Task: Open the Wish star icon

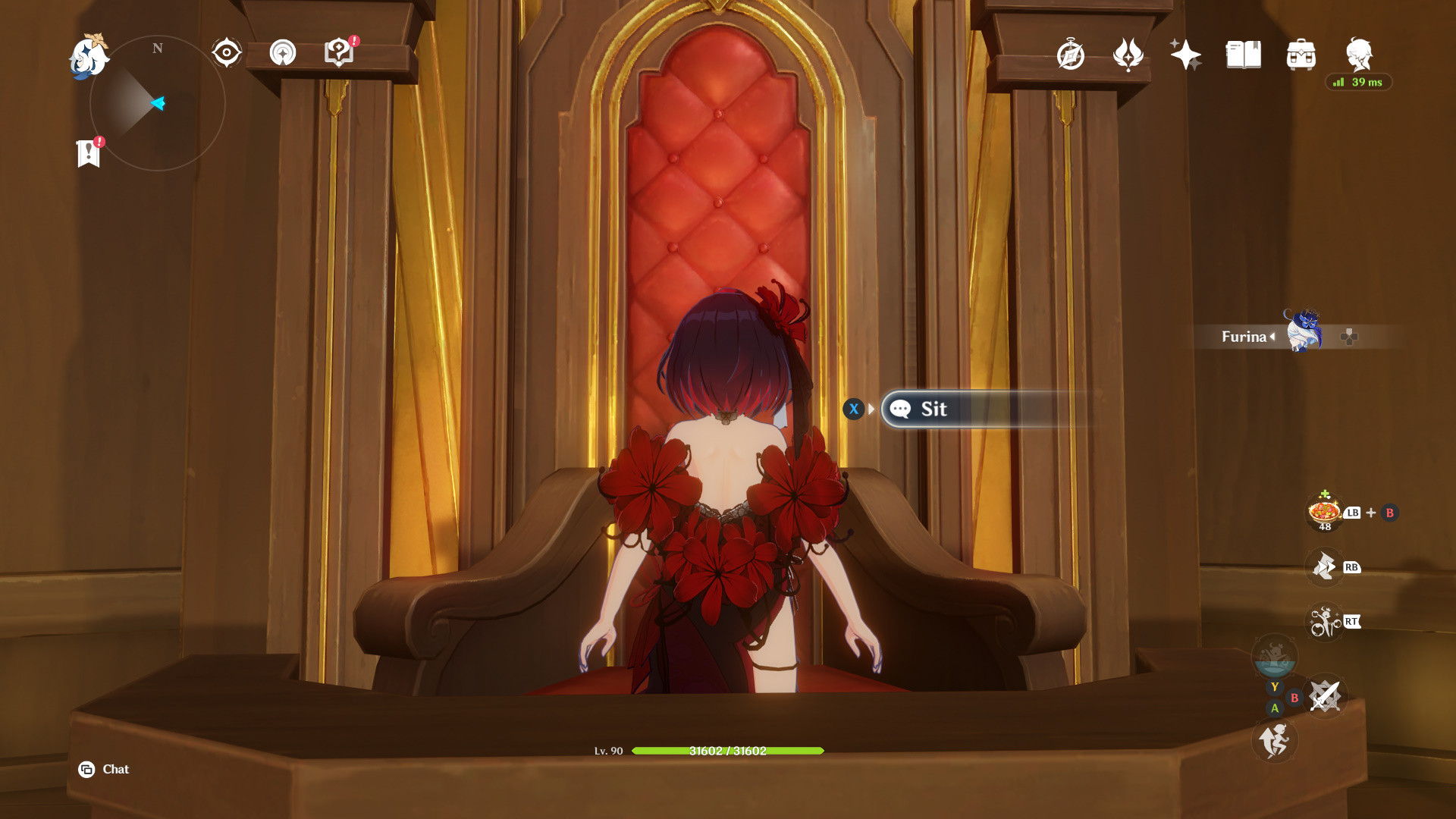Action: point(1185,55)
